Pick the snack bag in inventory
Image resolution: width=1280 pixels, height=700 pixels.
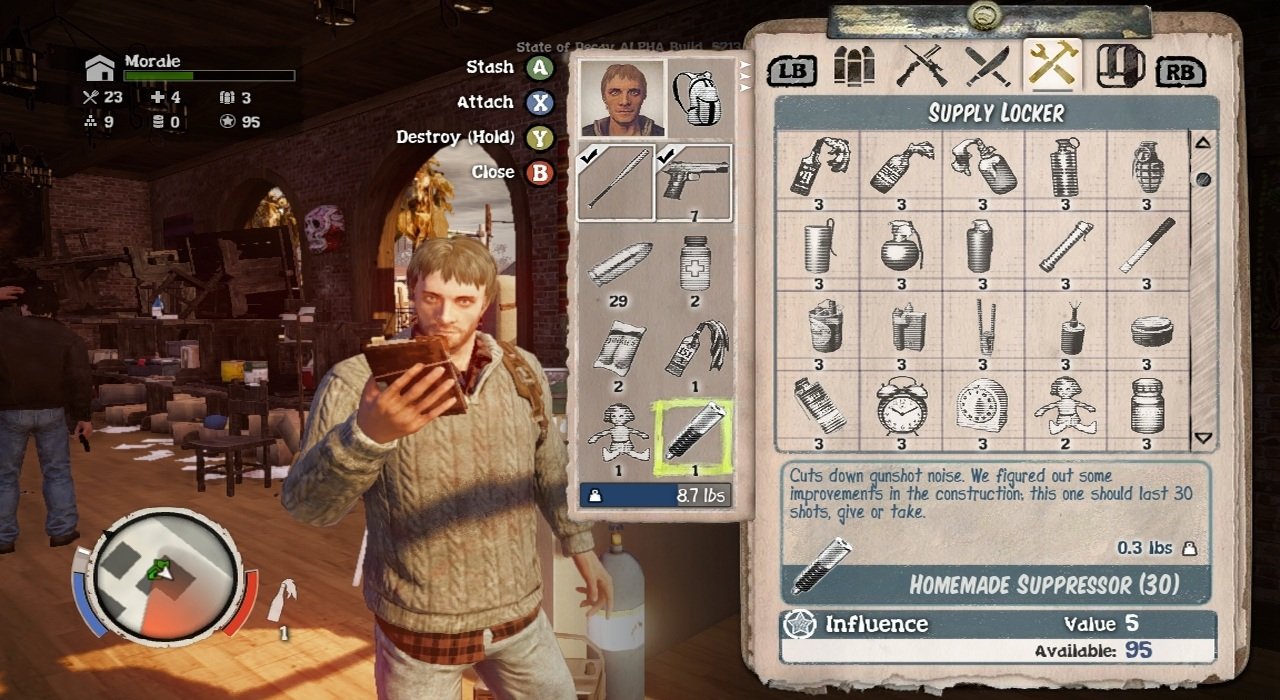(x=616, y=350)
